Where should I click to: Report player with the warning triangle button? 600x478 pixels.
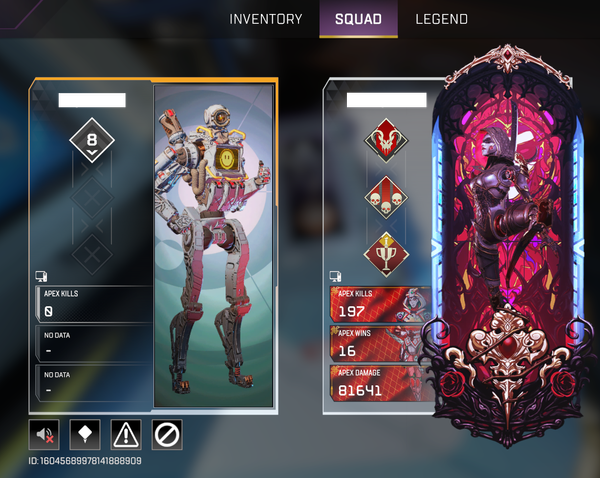pos(126,434)
